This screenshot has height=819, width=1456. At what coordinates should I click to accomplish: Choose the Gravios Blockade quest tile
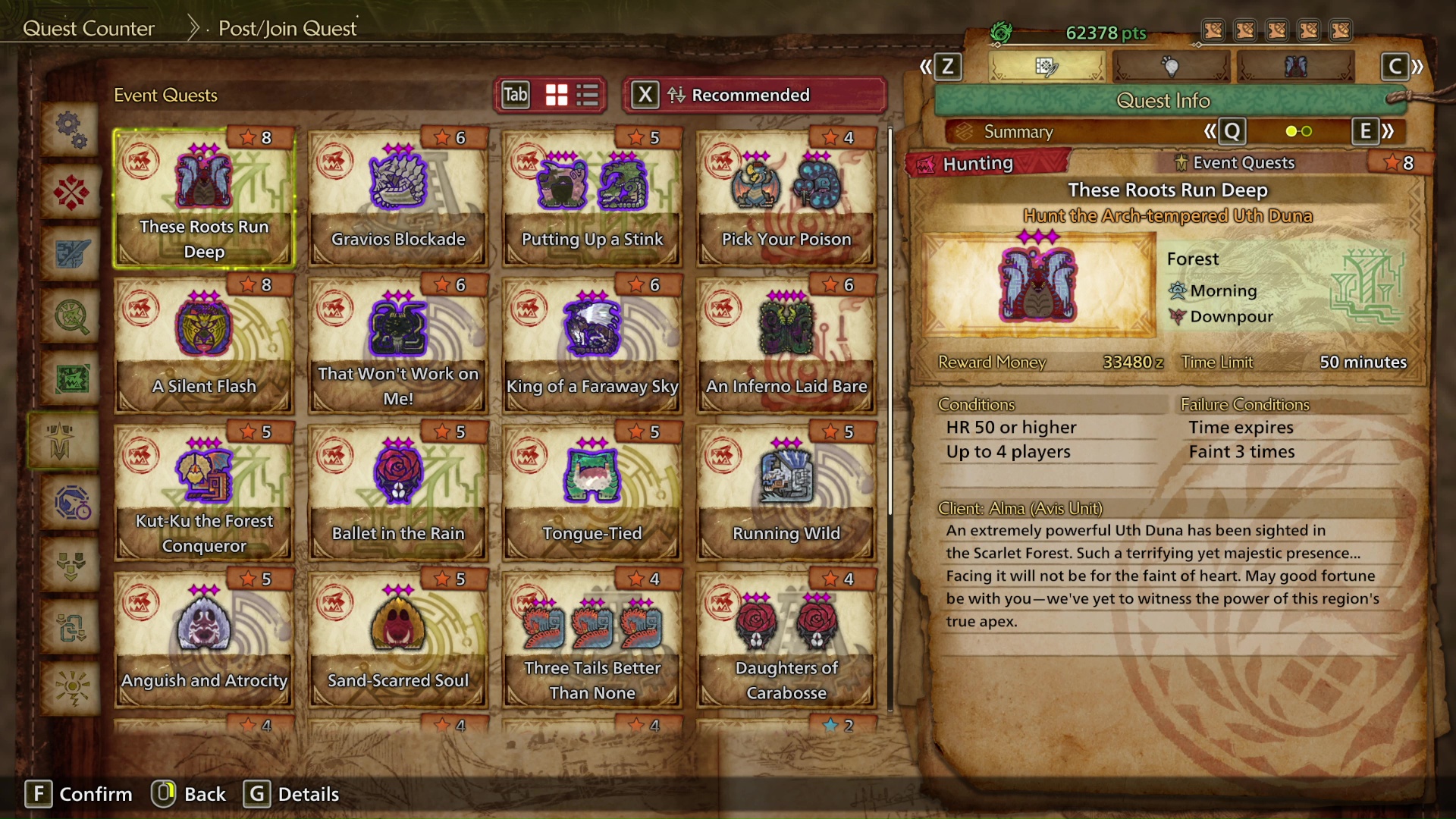pos(397,199)
